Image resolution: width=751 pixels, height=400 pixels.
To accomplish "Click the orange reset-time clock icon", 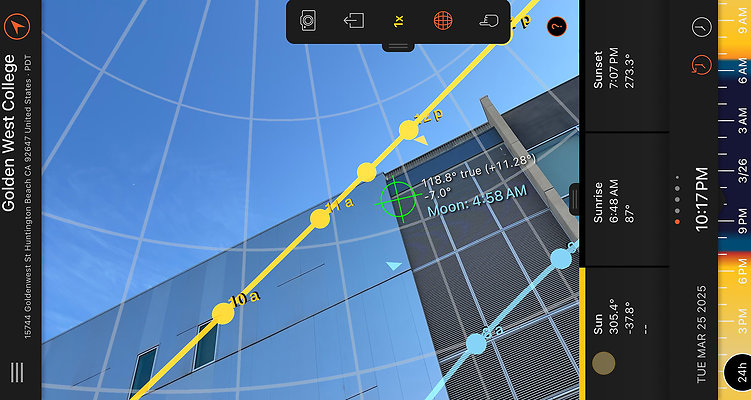I will pos(700,68).
